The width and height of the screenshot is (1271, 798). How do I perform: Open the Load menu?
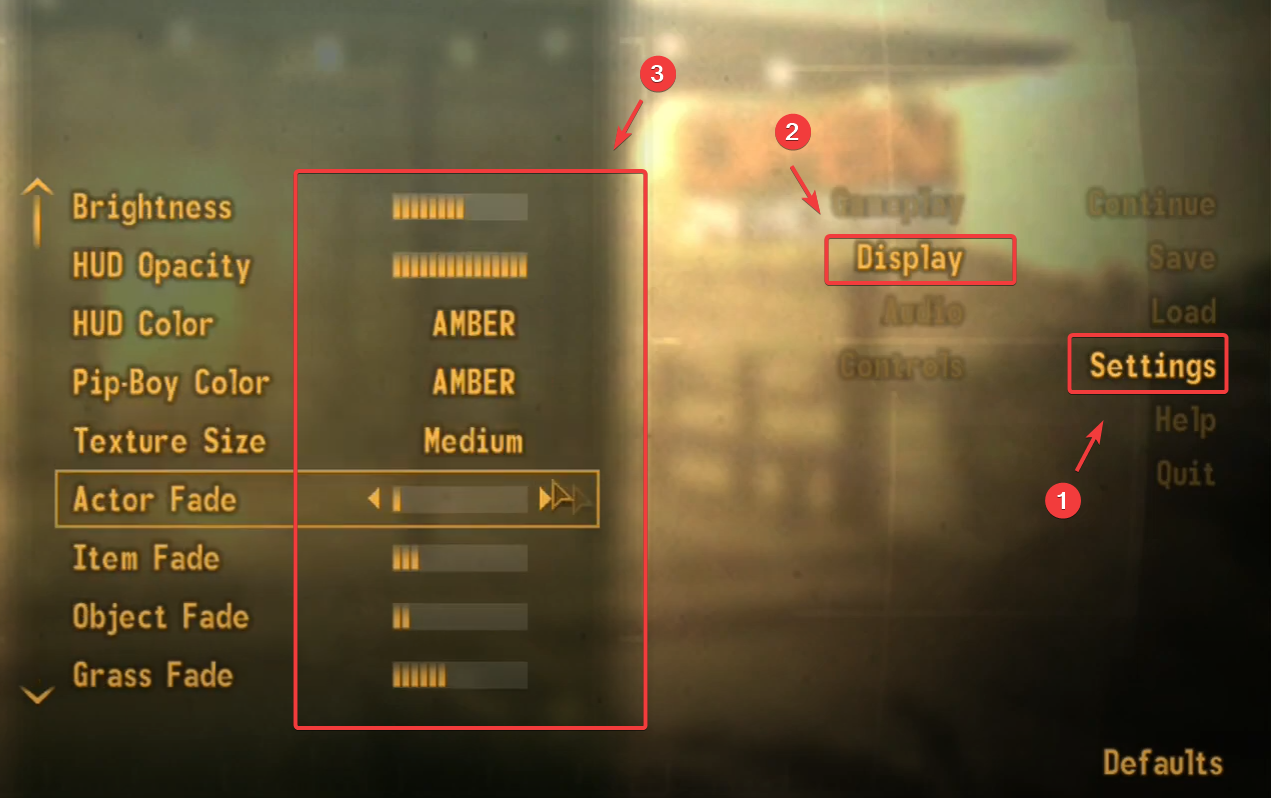coord(1182,312)
